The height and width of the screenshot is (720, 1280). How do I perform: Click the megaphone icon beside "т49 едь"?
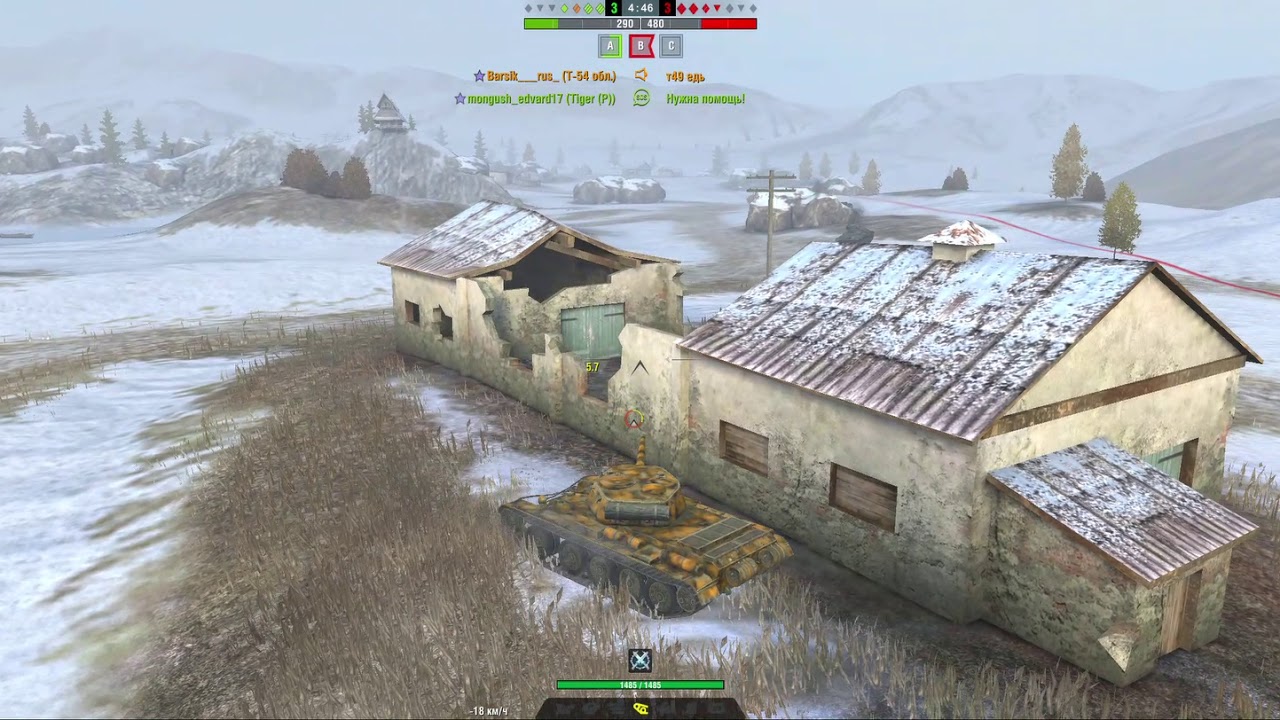click(x=642, y=75)
